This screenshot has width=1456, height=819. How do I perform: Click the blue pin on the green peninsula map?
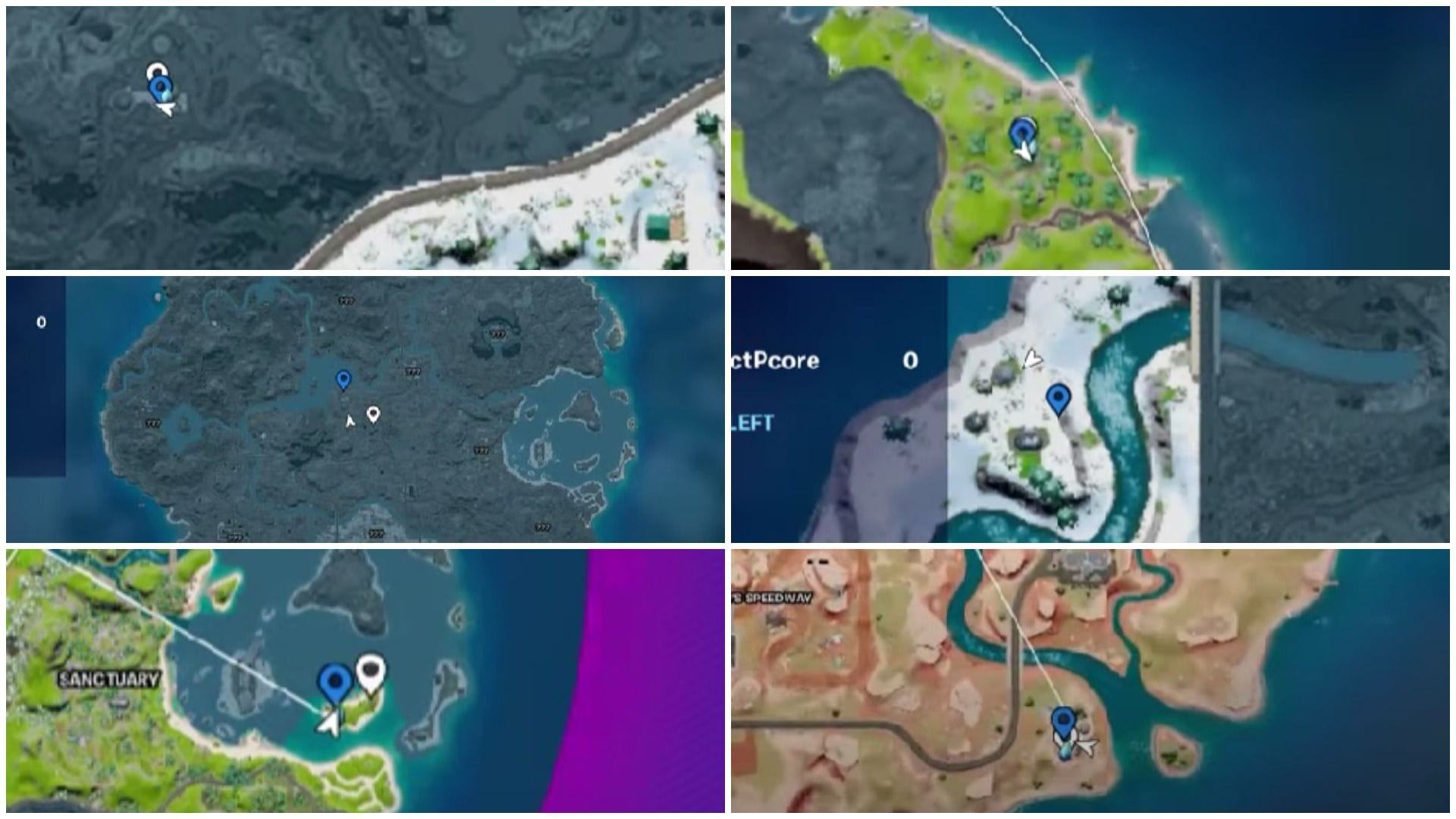1024,129
